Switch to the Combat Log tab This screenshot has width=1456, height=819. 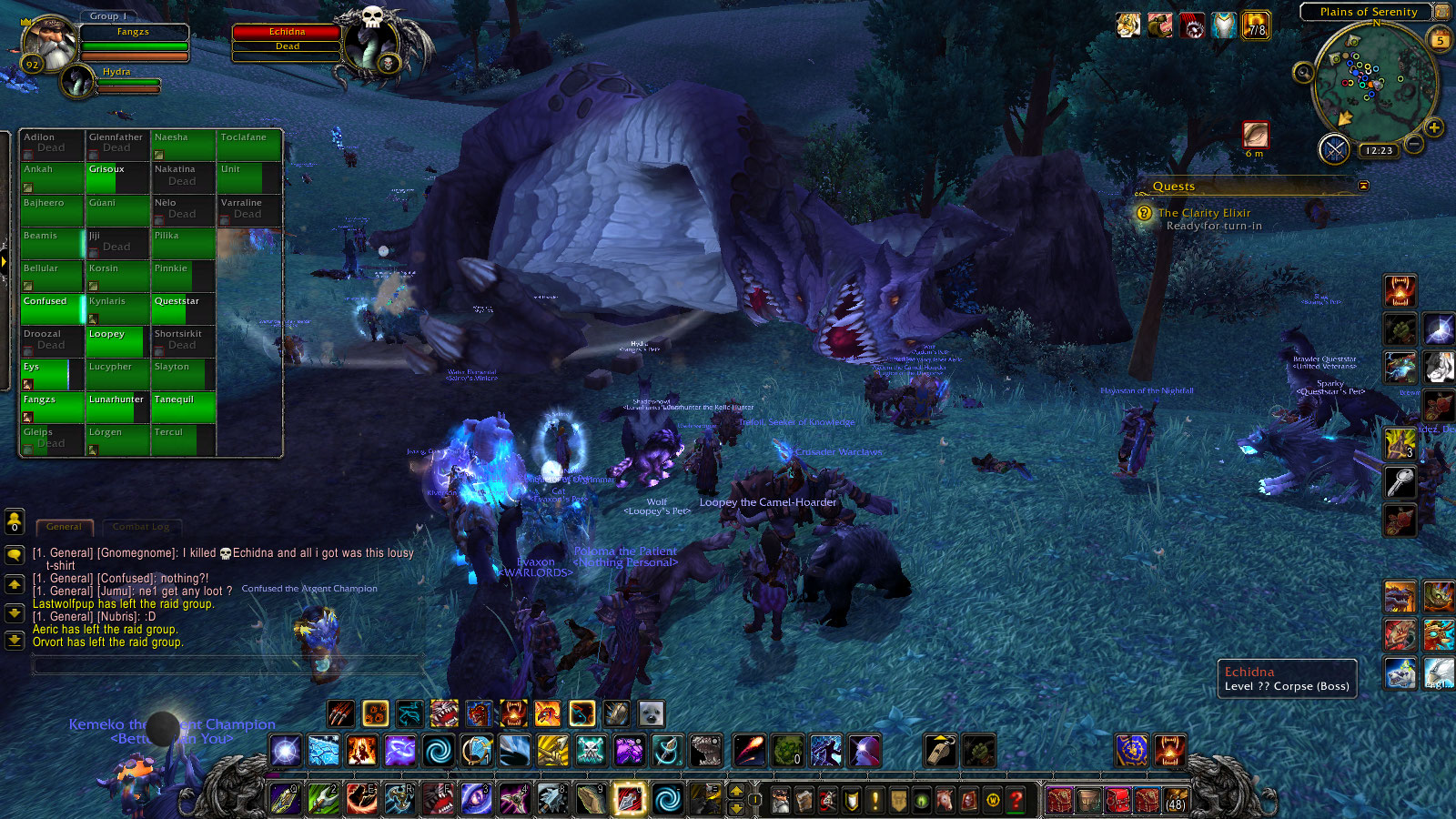point(142,527)
